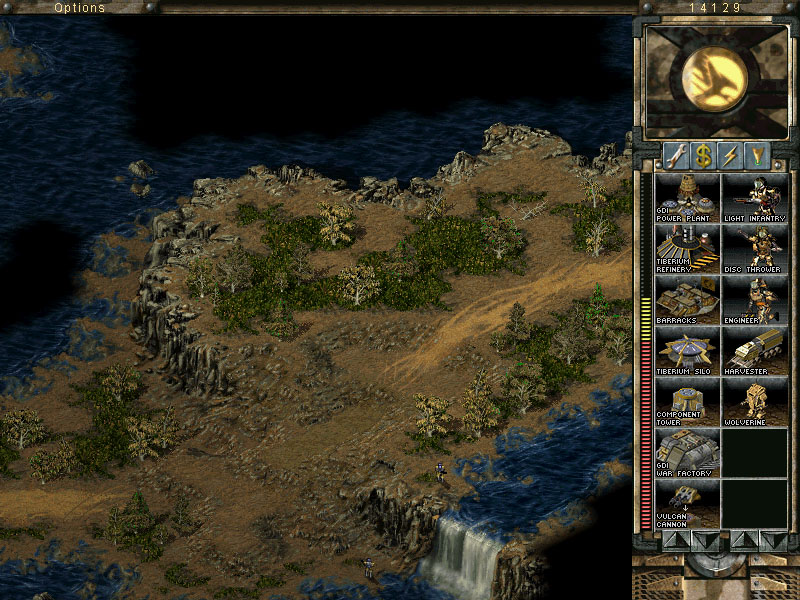Activate the wrench repair mode button
The width and height of the screenshot is (800, 600).
coord(676,156)
